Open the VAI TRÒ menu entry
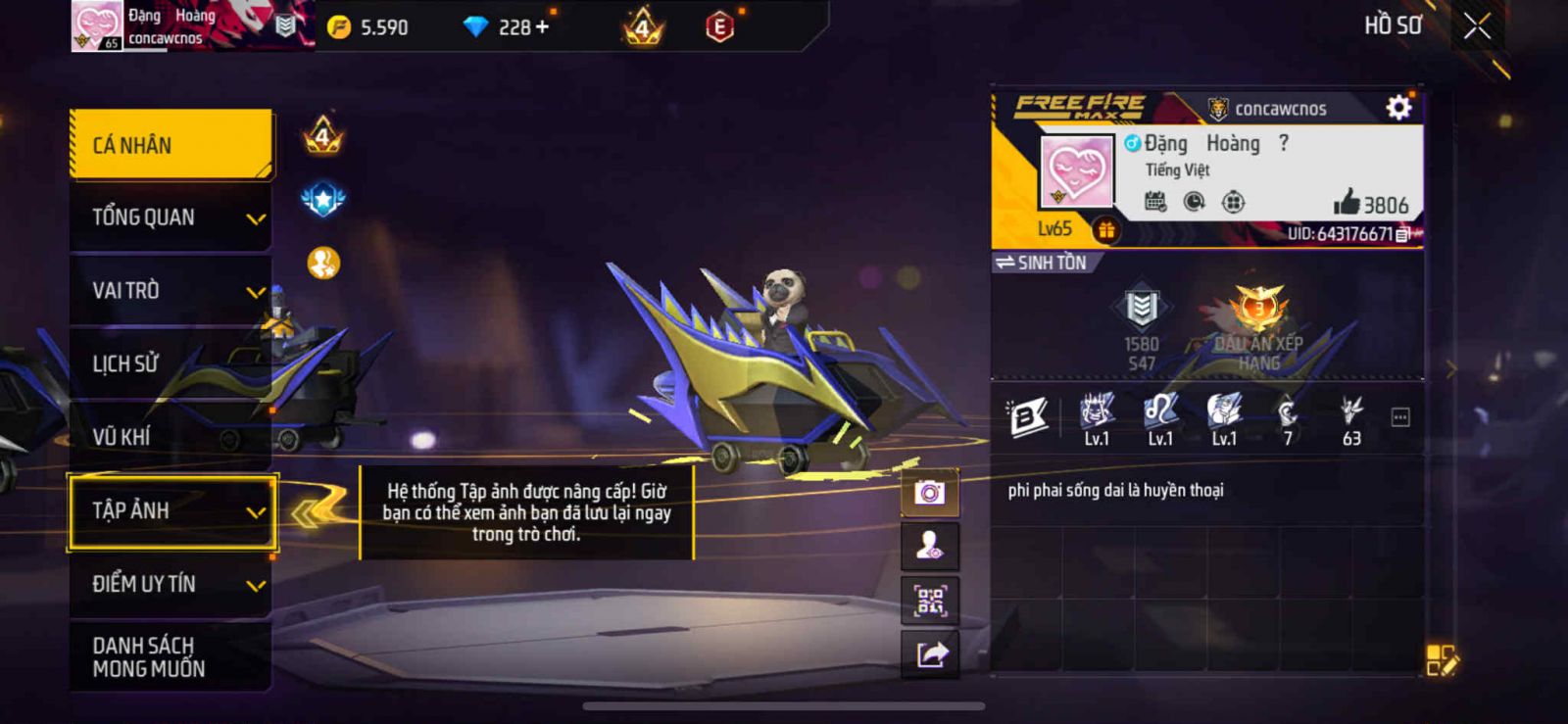This screenshot has height=724, width=1568. click(171, 291)
